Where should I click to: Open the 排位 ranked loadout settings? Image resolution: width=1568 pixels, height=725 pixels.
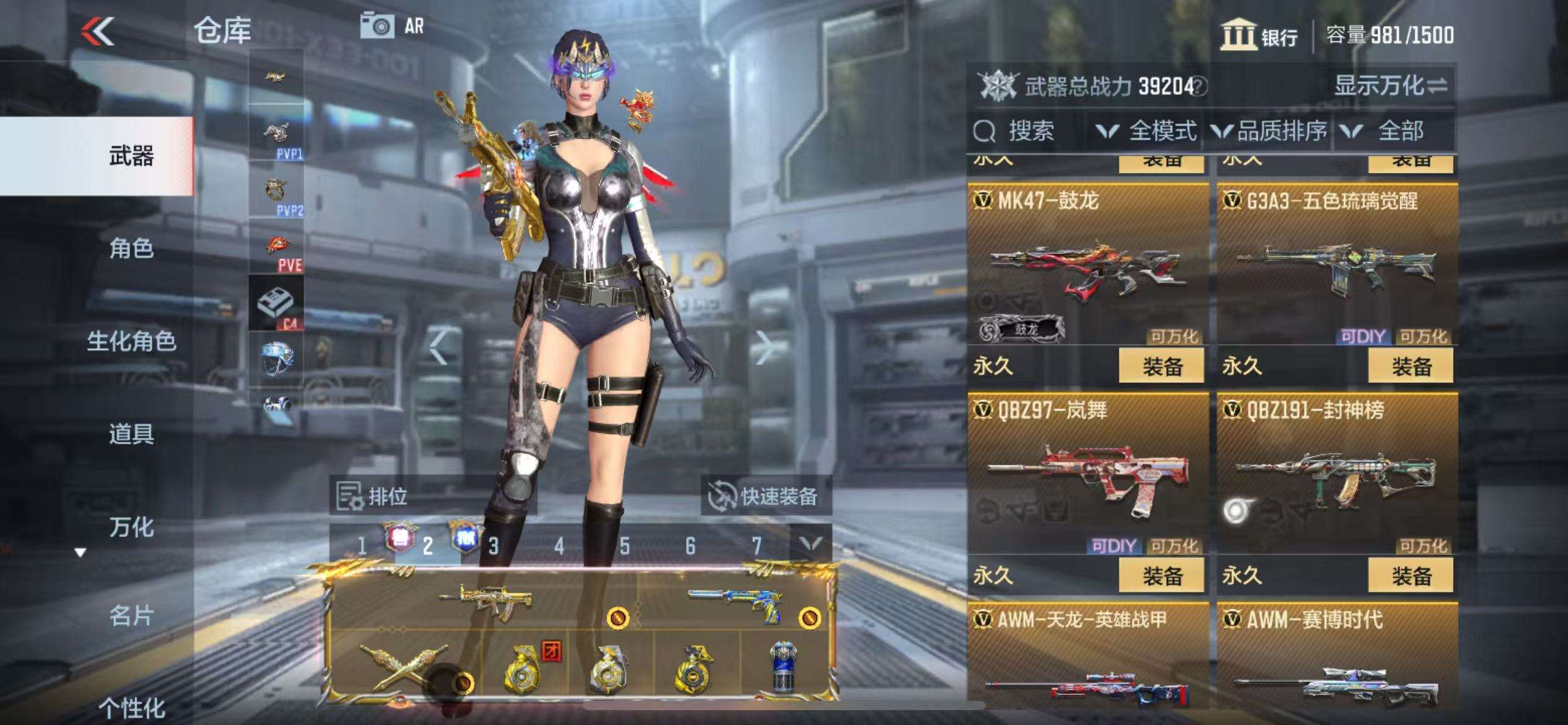click(373, 496)
